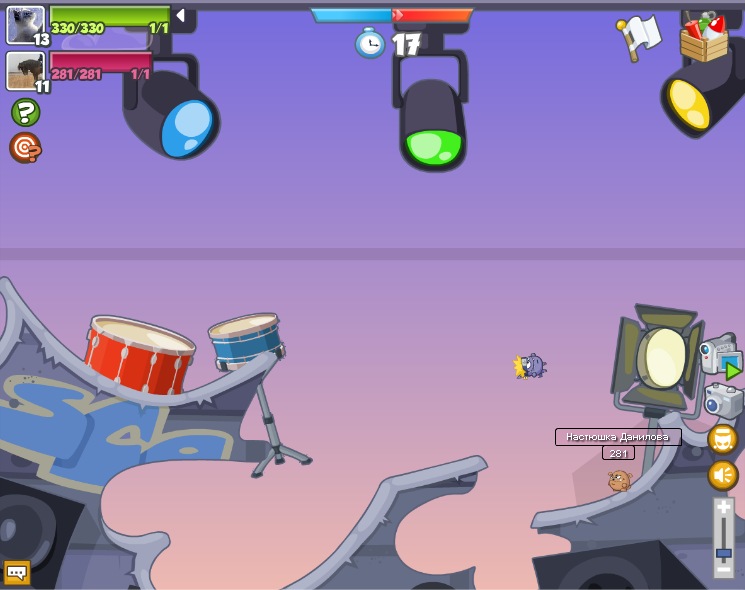Collapse the player health panel arrow
The image size is (745, 590).
click(180, 16)
